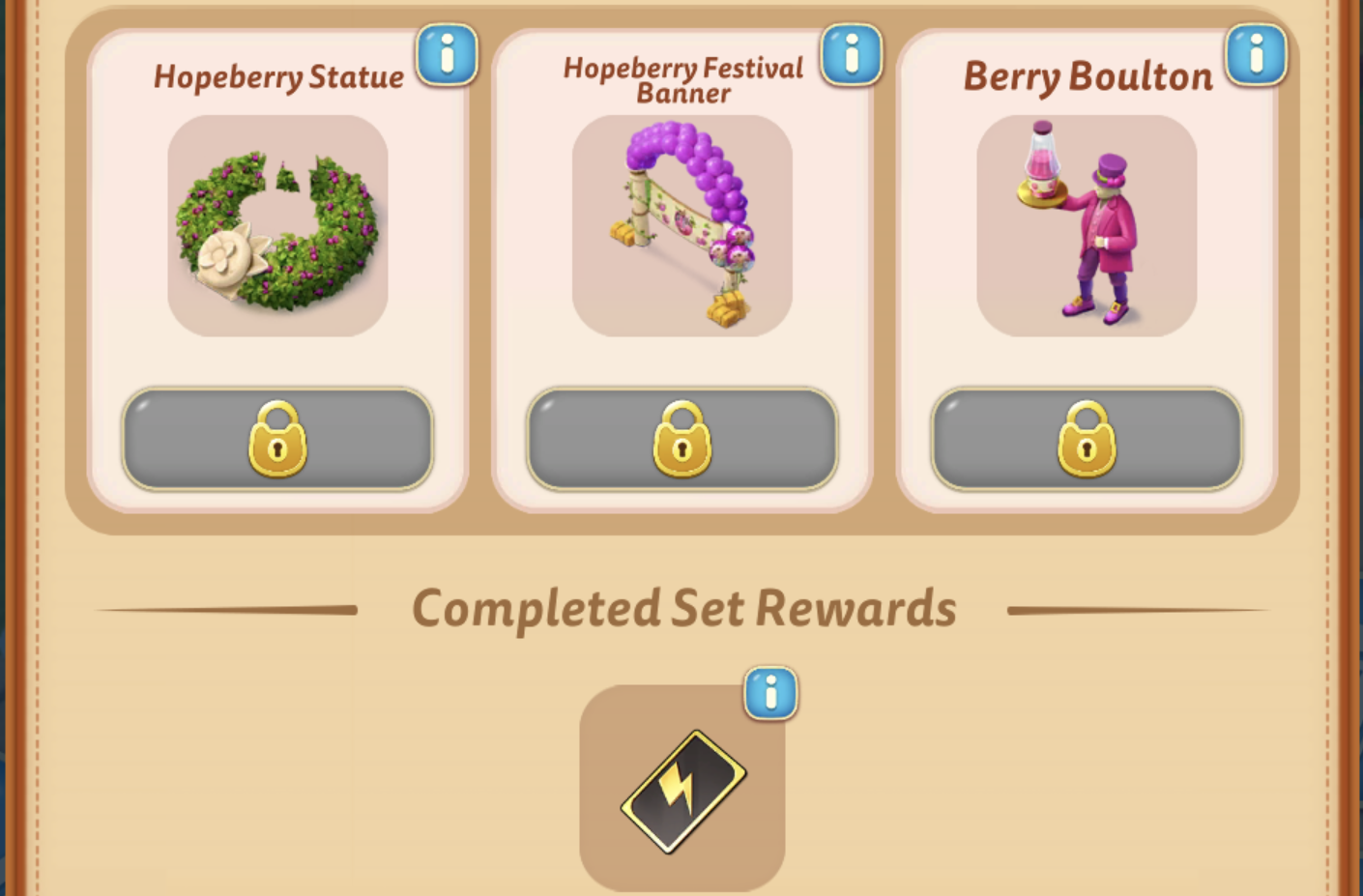Screen dimensions: 1363x896
Task: Click the lock on Hopeberry Festival Banner card
Action: click(682, 440)
